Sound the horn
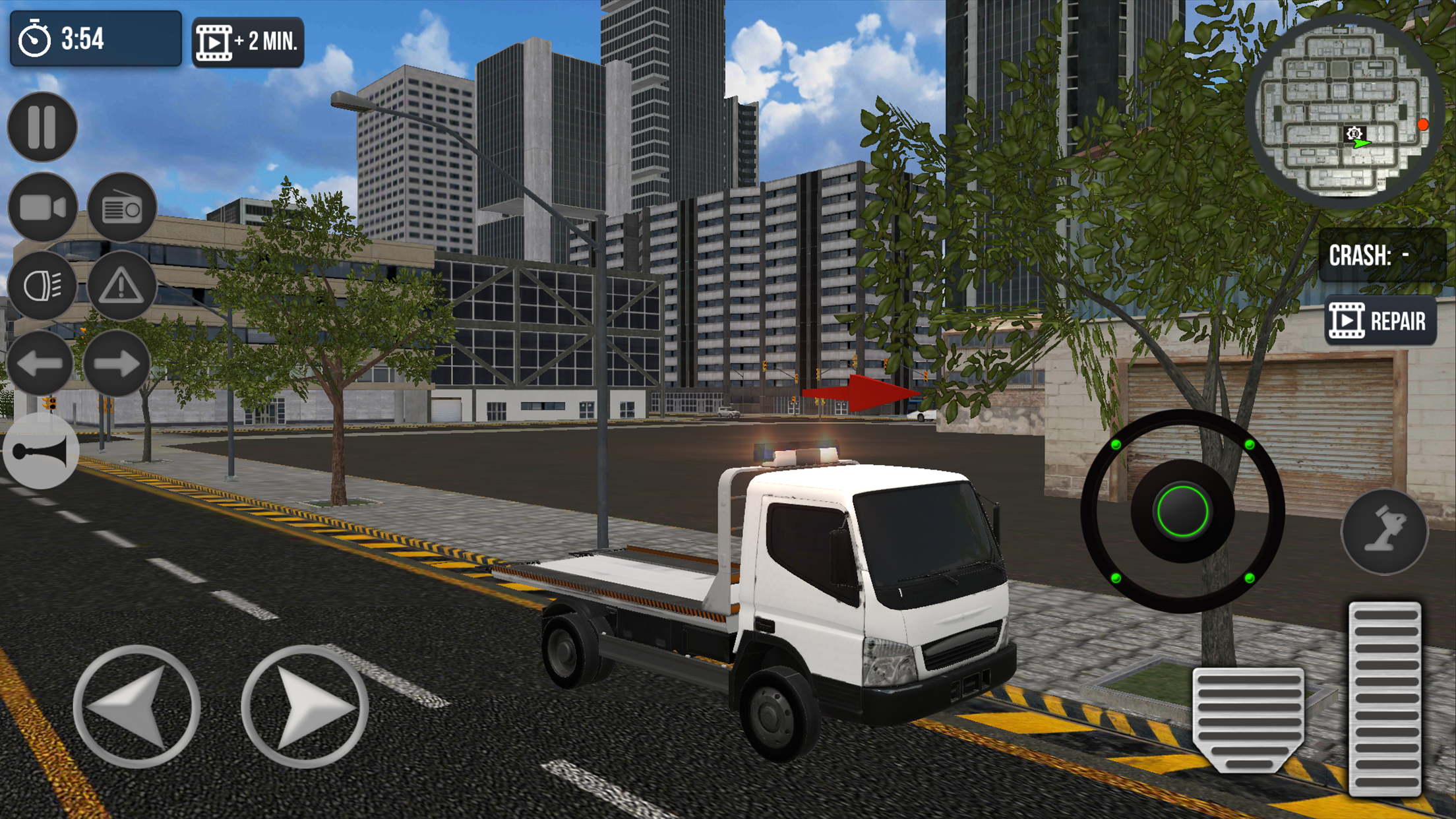1456x819 pixels. click(x=41, y=451)
